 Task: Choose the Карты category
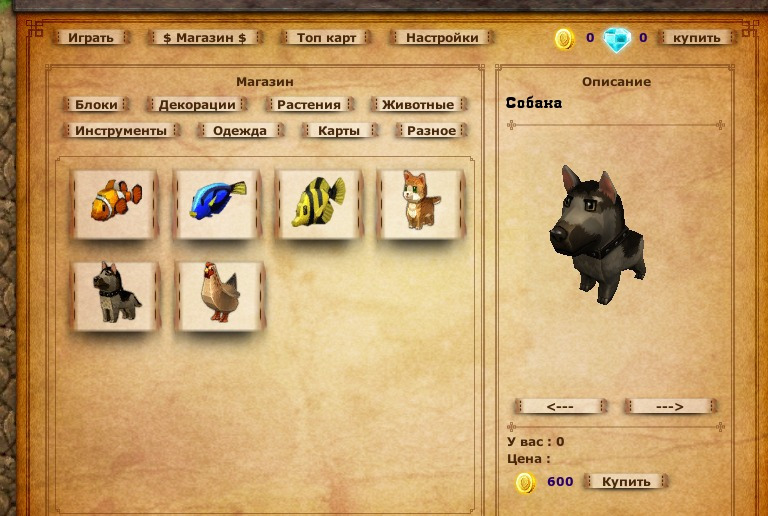339,130
